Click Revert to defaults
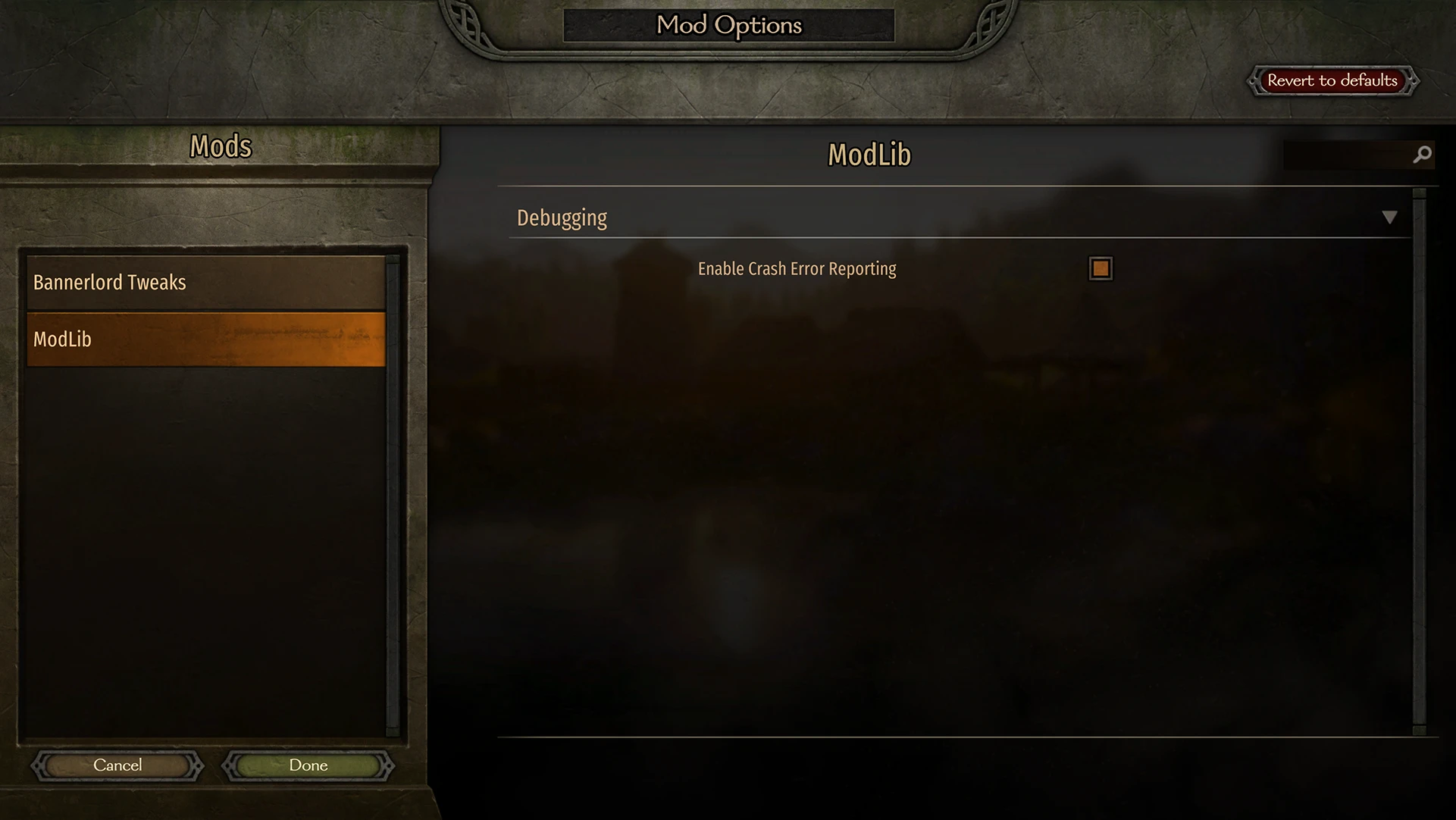1456x820 pixels. click(1332, 80)
